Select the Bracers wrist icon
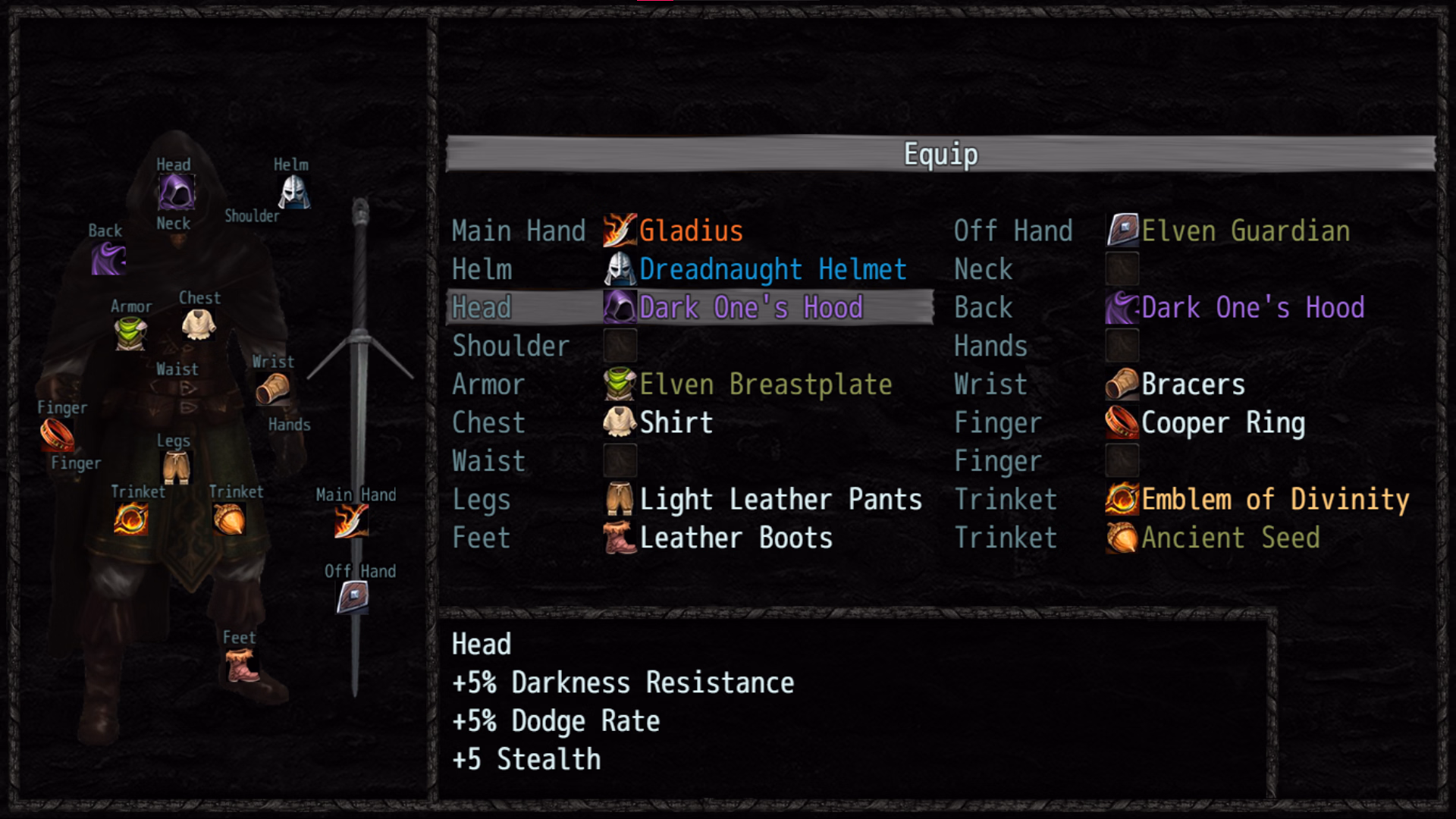Viewport: 1456px width, 819px height. (x=1120, y=384)
